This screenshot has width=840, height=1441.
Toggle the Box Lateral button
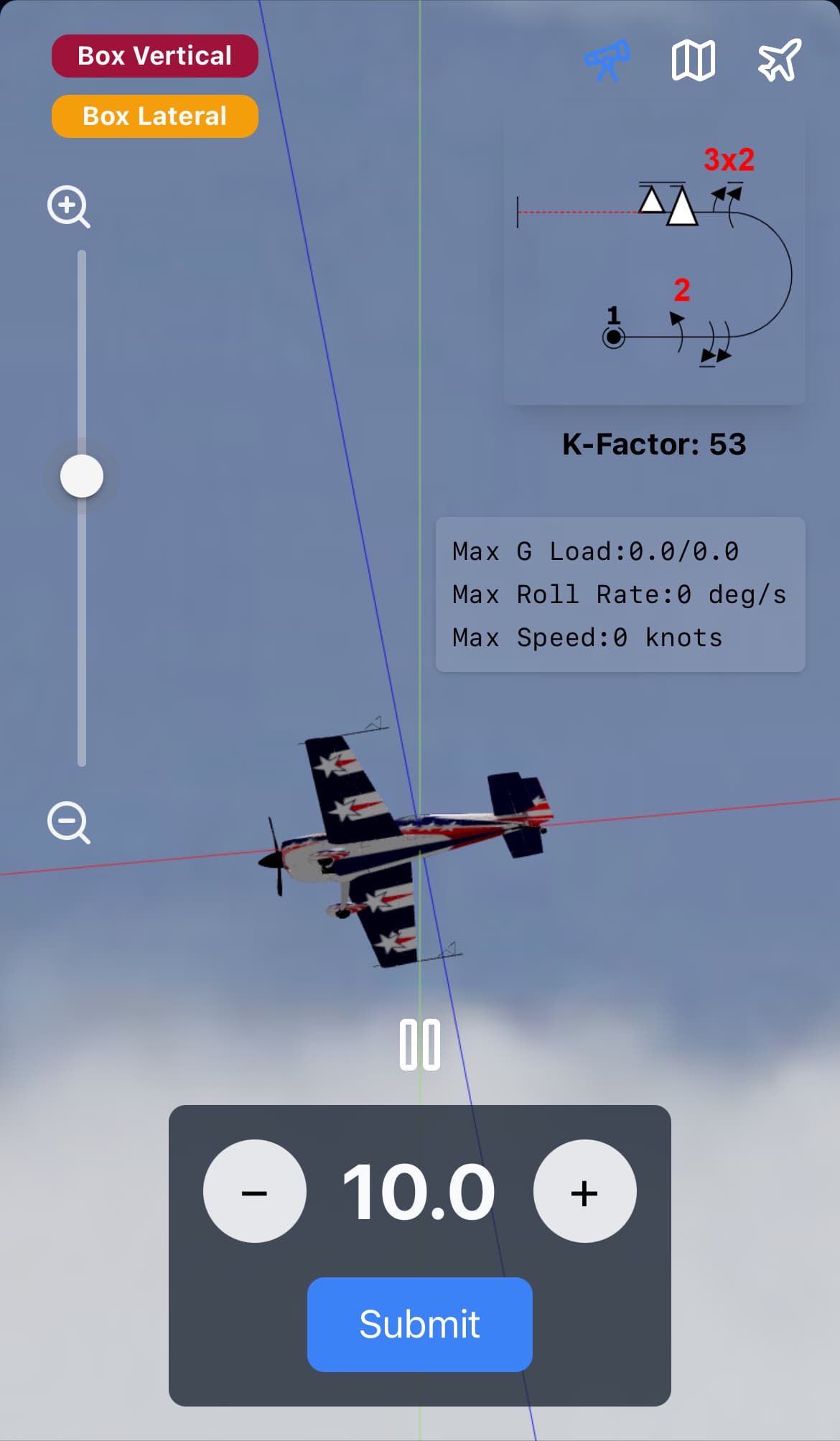154,116
